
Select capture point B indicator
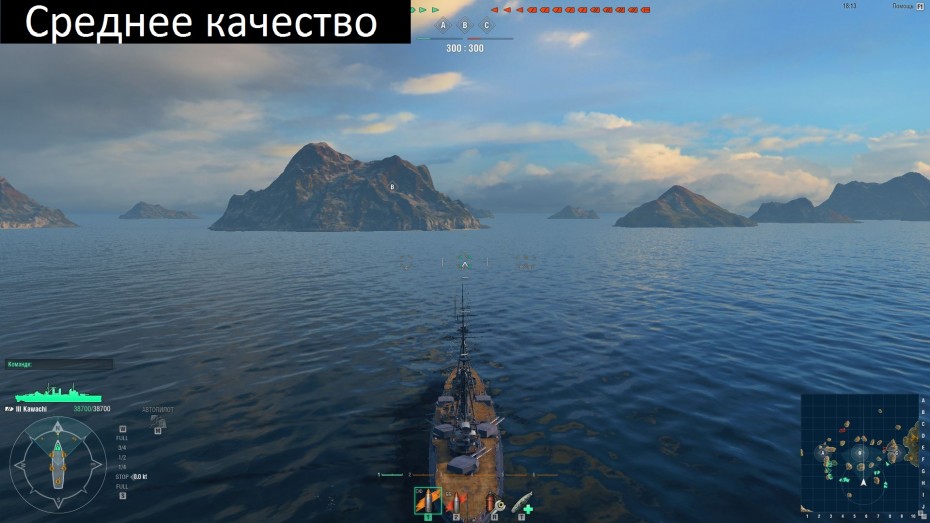[464, 25]
